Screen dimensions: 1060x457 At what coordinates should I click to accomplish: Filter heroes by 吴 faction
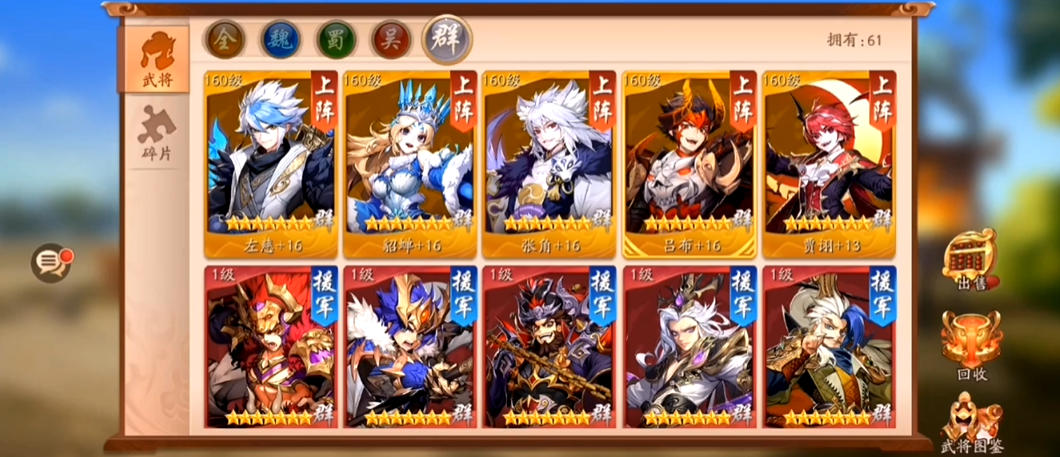coord(391,39)
